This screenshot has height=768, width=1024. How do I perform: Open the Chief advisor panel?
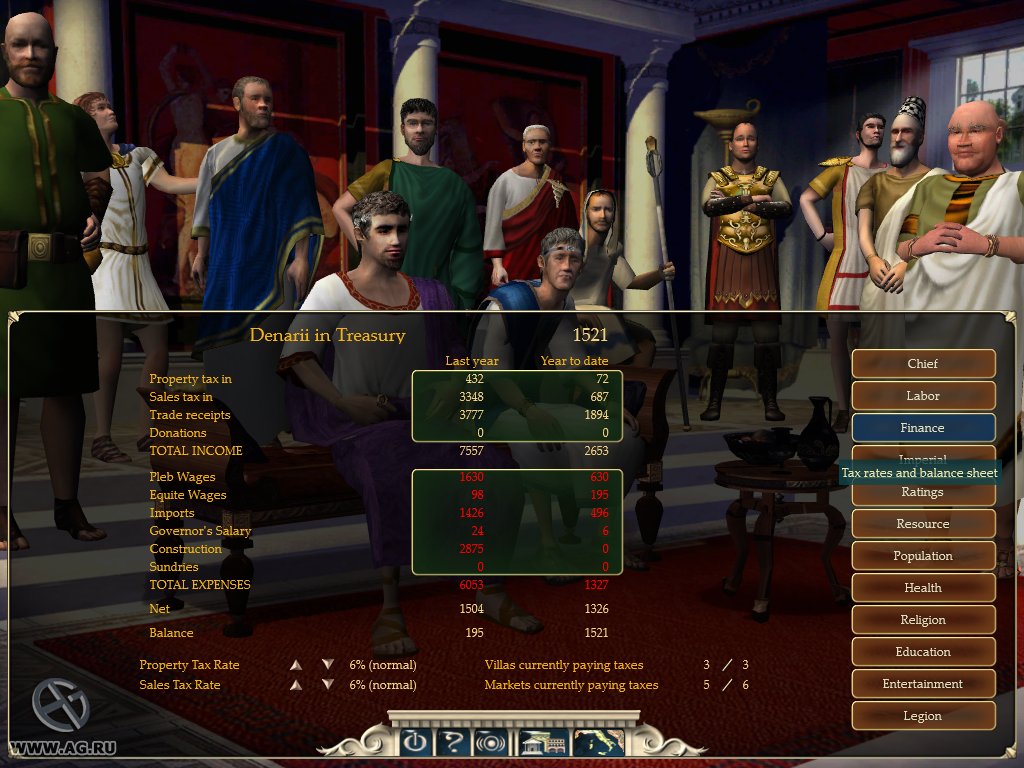click(923, 364)
